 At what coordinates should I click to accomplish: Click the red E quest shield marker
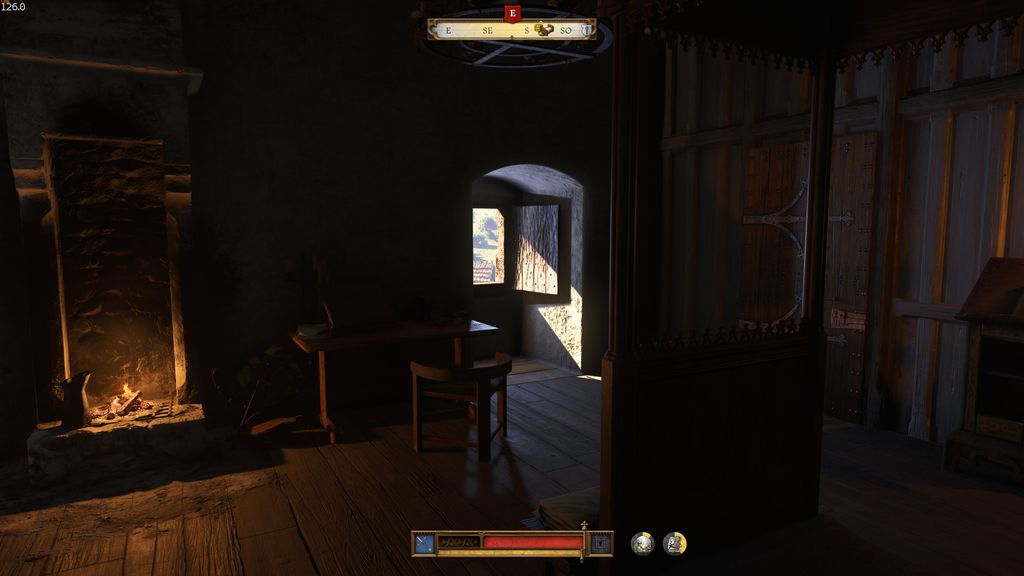pos(513,13)
